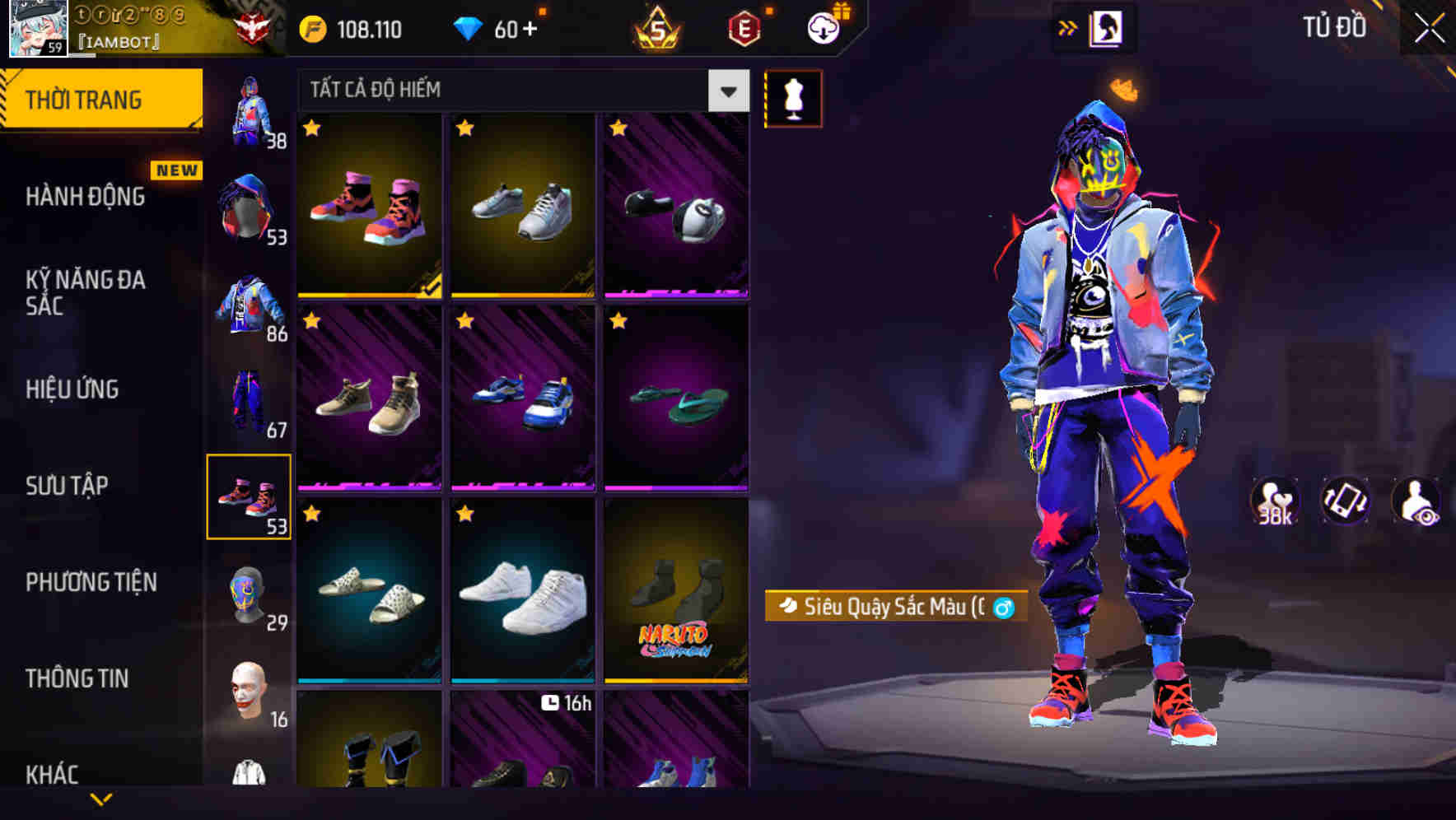1456x820 pixels.
Task: Tap the rotate phone/shake icon beside likes
Action: [1345, 501]
